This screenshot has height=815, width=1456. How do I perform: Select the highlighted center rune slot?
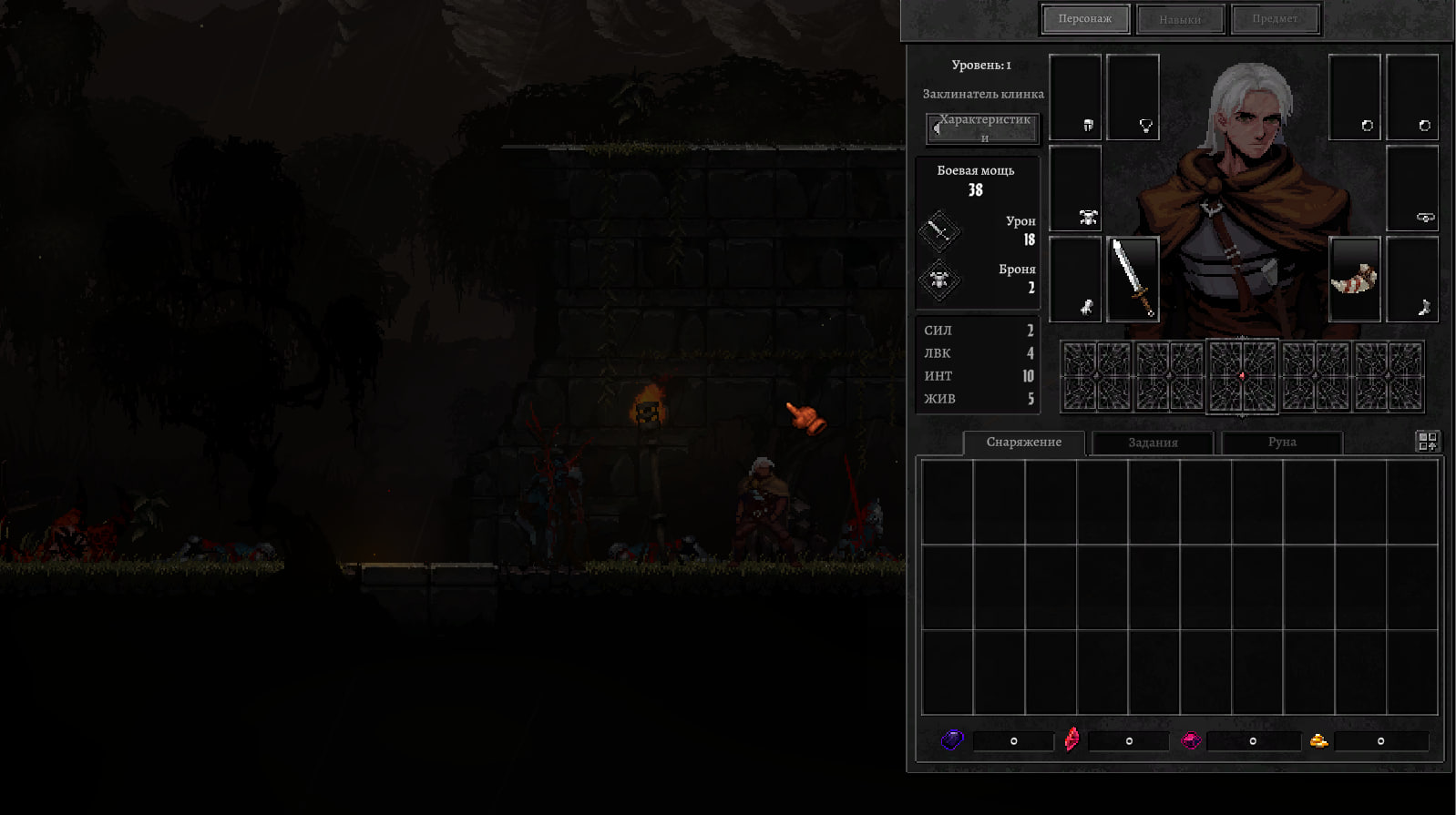(x=1243, y=376)
